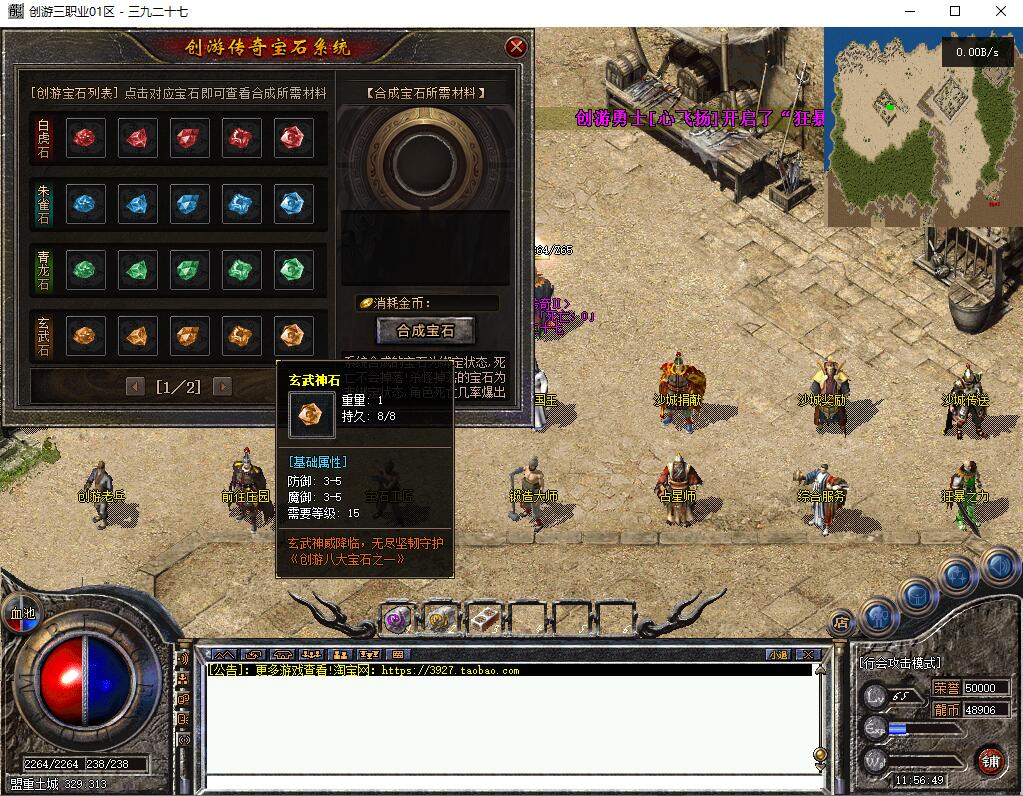1023x796 pixels.
Task: Select the last red 白虎石 gem
Action: (293, 138)
